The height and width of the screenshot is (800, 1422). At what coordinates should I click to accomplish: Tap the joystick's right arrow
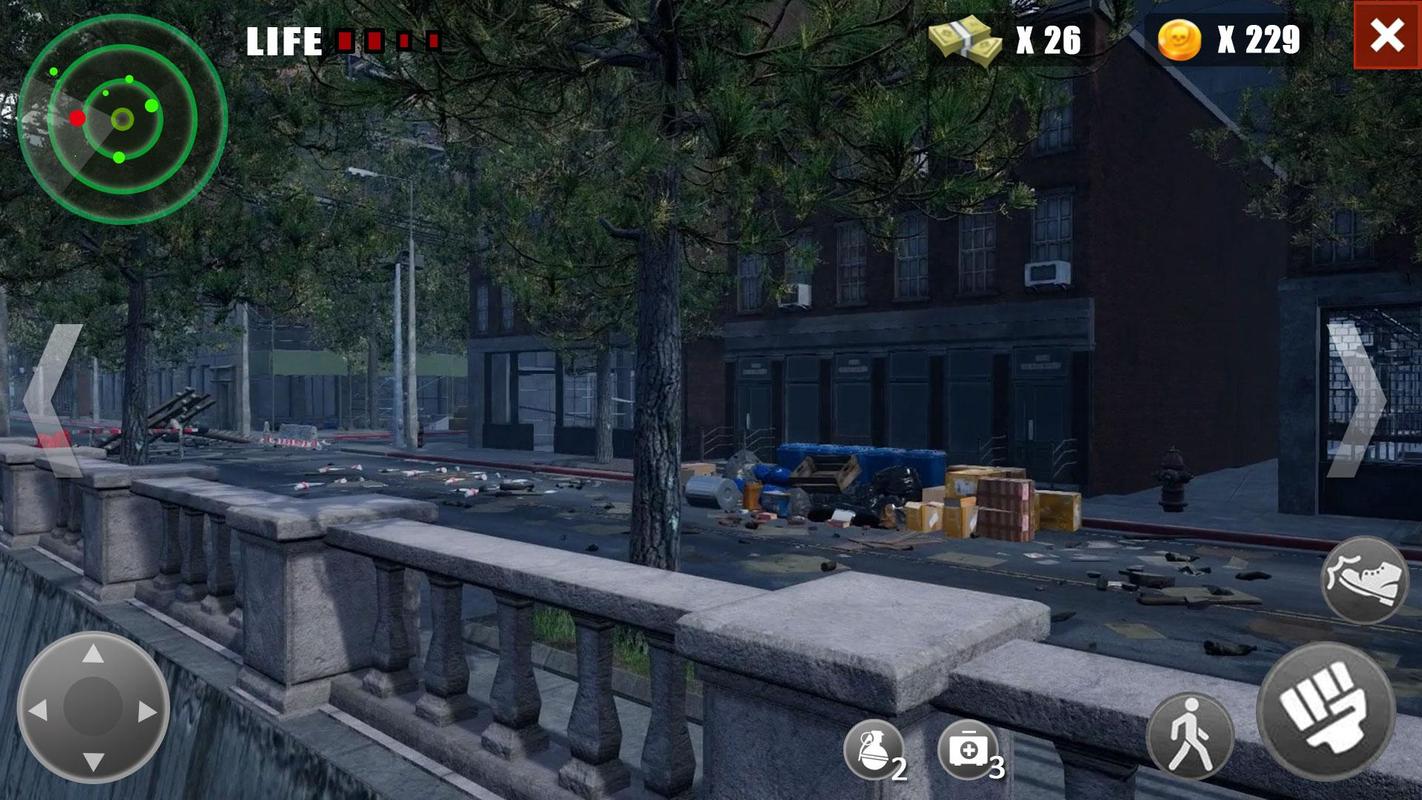click(x=147, y=710)
